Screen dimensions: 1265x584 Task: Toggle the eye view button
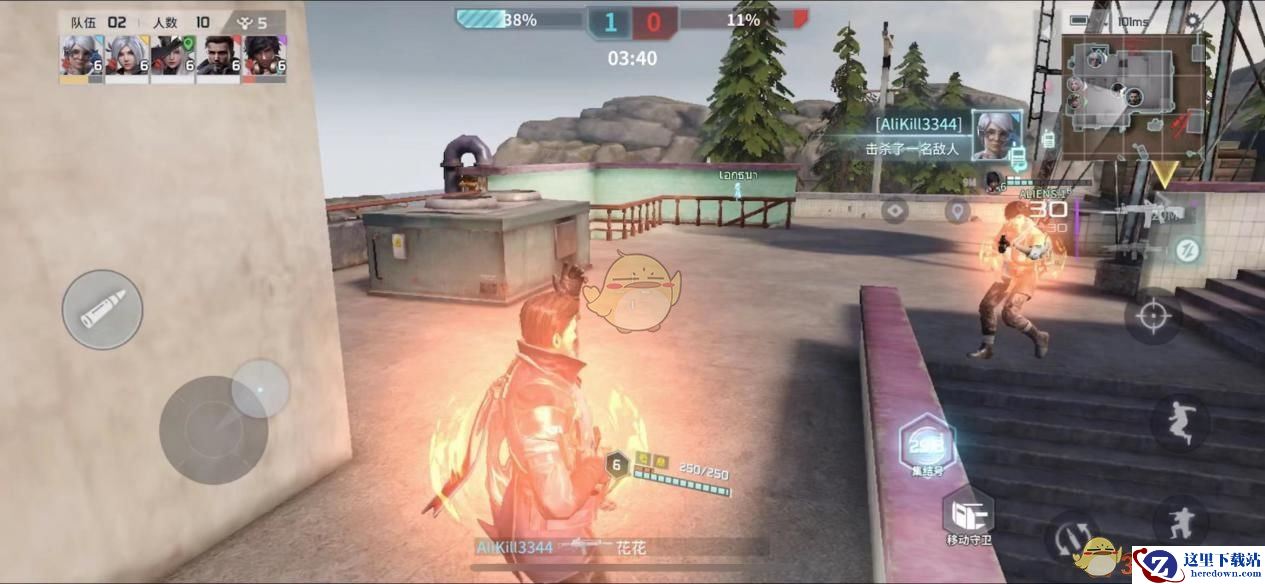click(x=894, y=211)
